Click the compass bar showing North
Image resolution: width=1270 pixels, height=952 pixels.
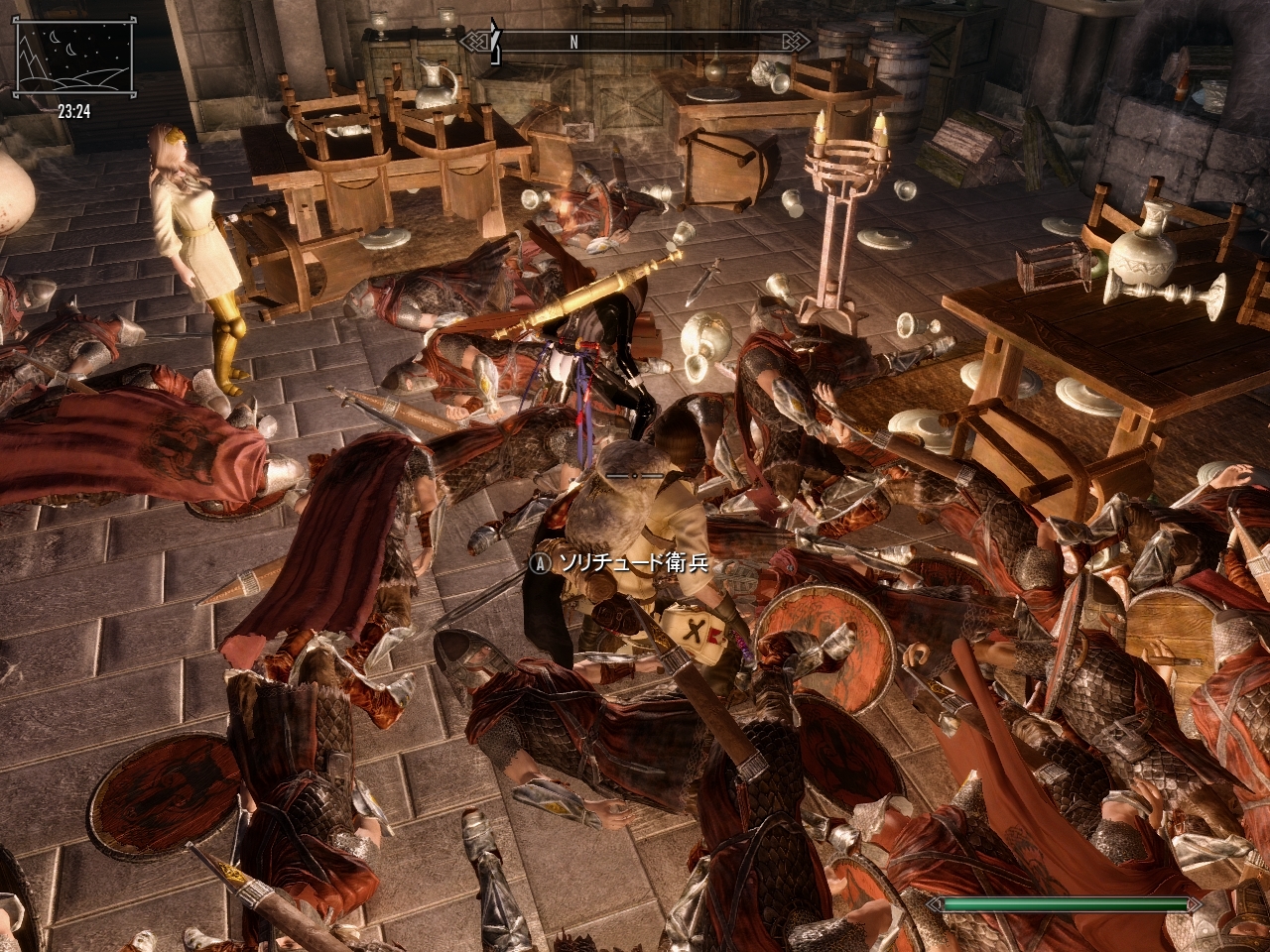tap(635, 42)
